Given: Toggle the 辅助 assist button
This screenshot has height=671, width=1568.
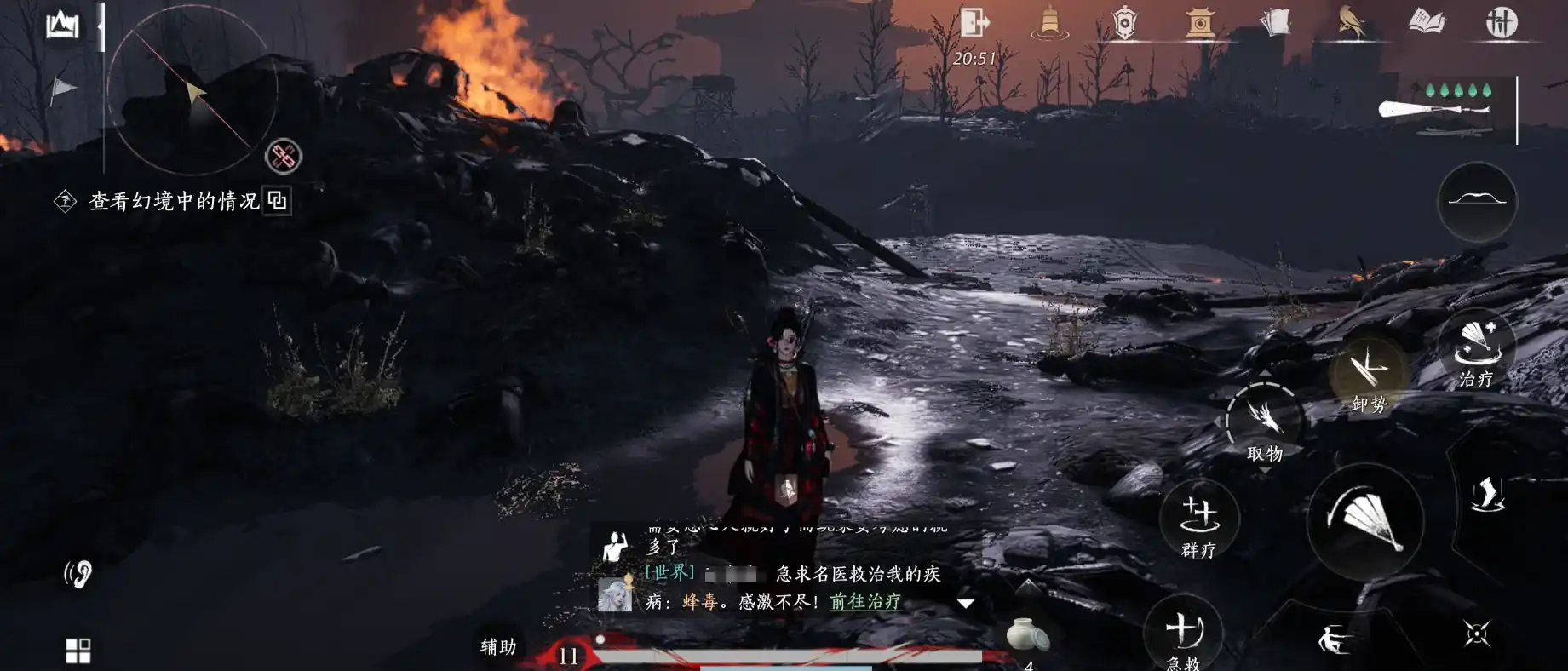Looking at the screenshot, I should (498, 647).
